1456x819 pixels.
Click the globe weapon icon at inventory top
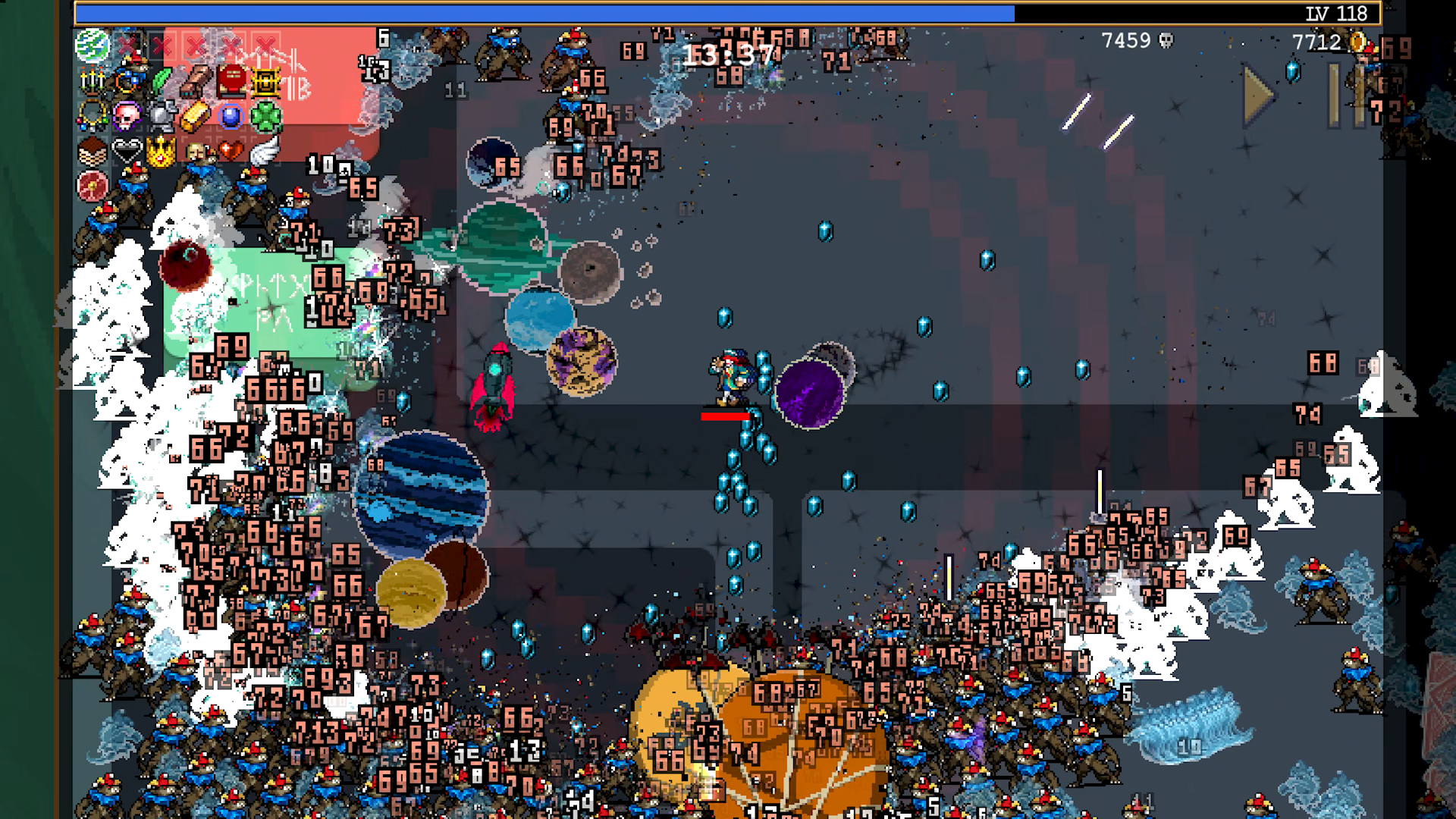(x=92, y=48)
